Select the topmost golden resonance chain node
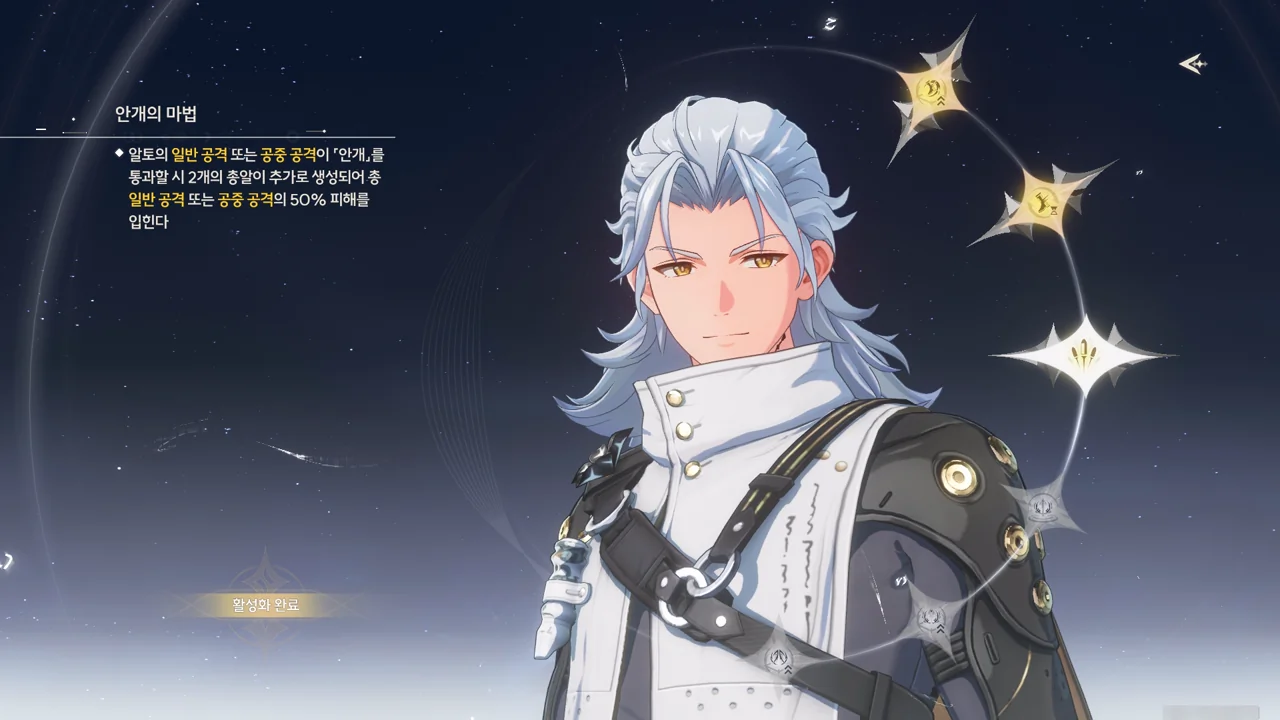 coord(930,92)
